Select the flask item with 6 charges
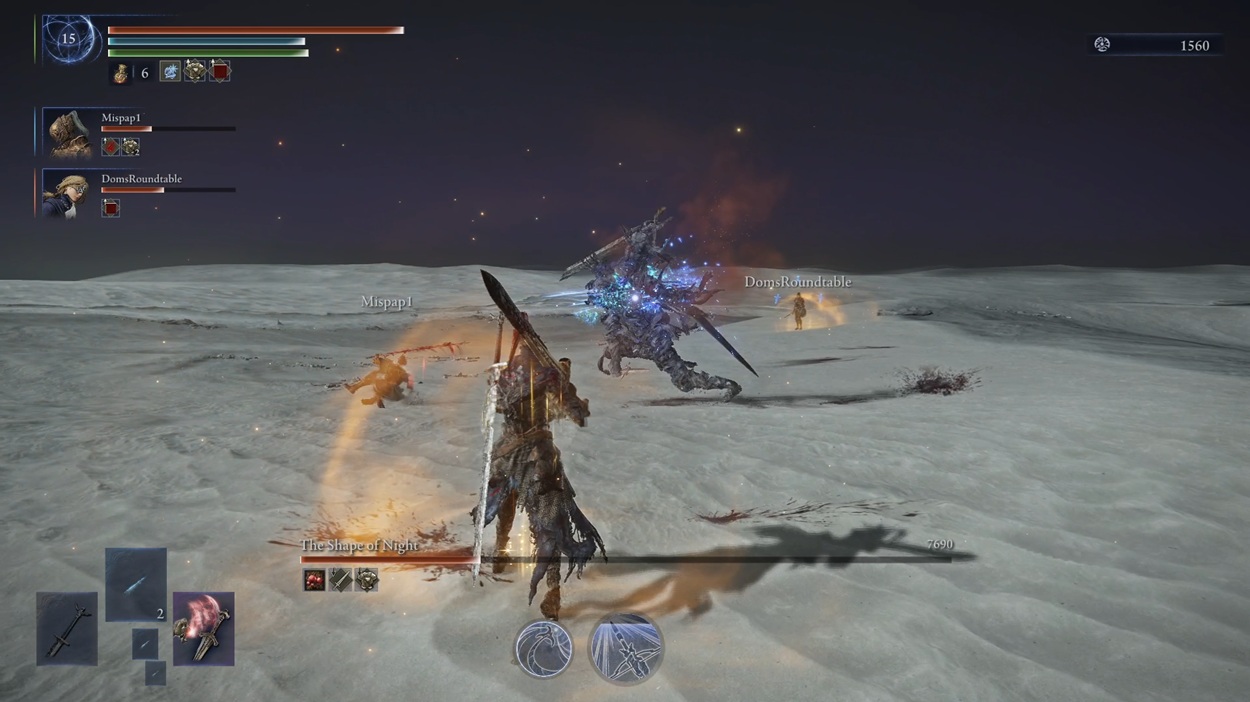Viewport: 1250px width, 702px height. tap(120, 72)
